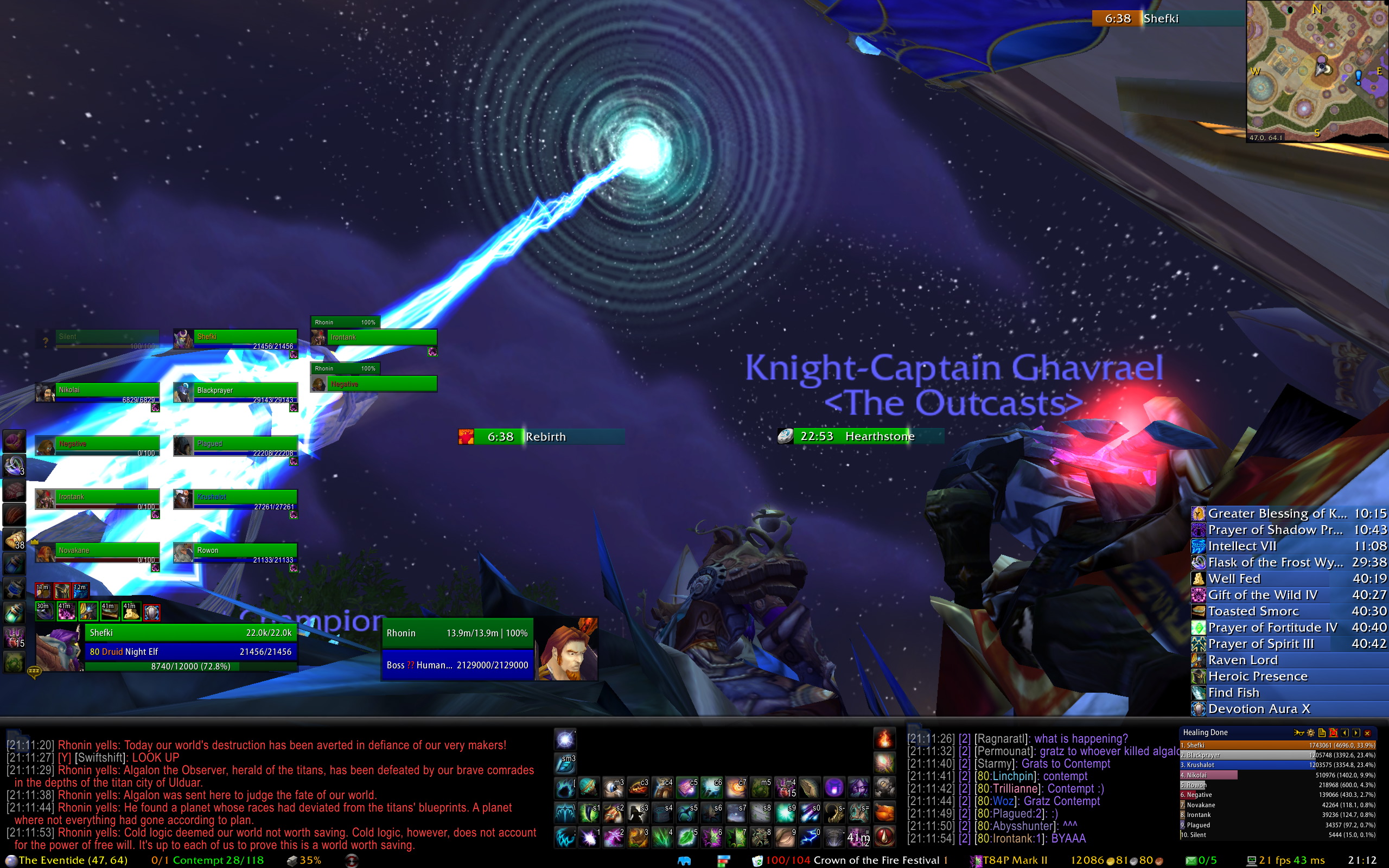Image resolution: width=1389 pixels, height=868 pixels.
Task: Cast the green leaf spell on key 5
Action: point(686,838)
